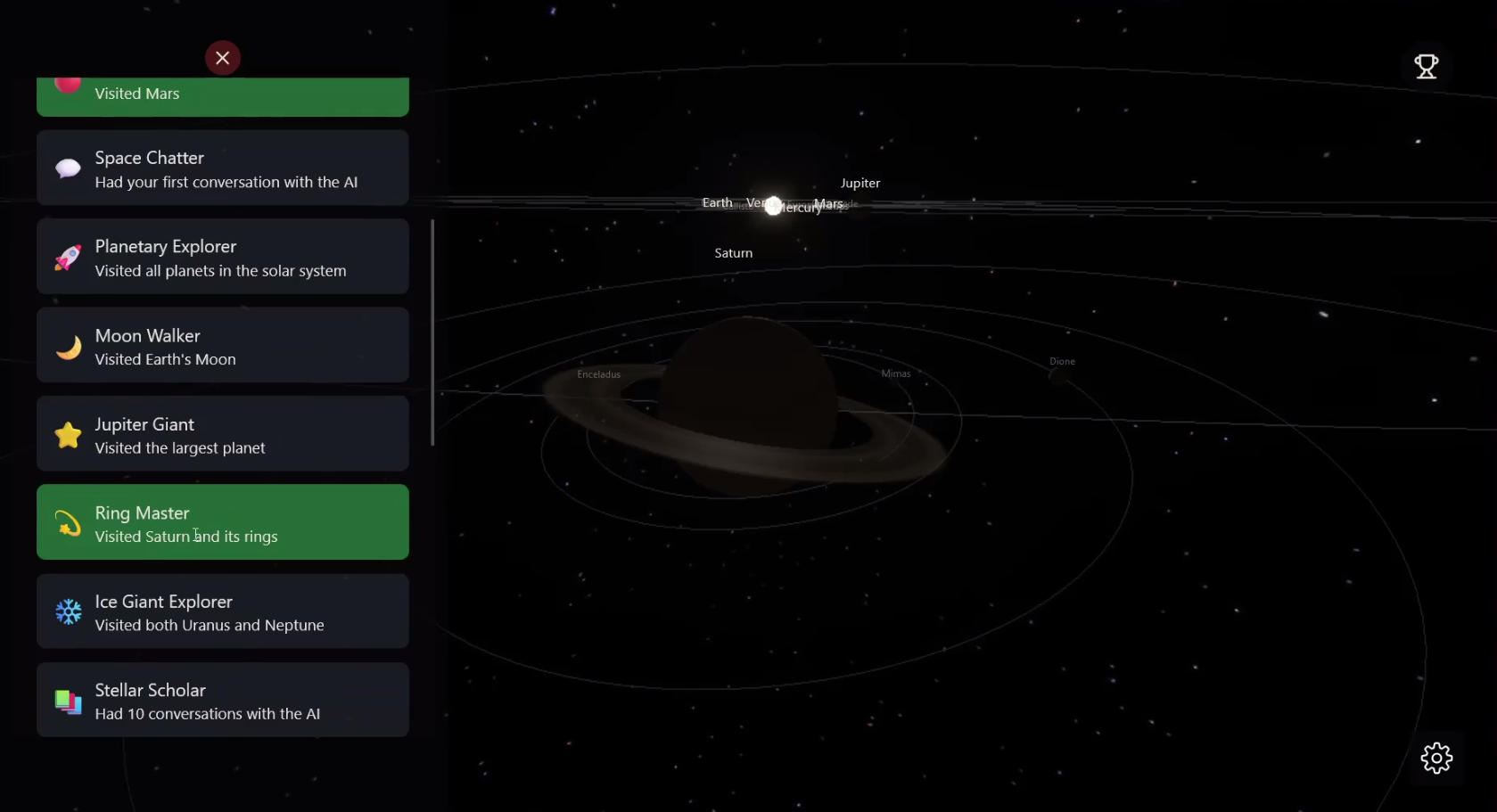Image resolution: width=1497 pixels, height=812 pixels.
Task: Click the Dione moon label
Action: 1061,361
